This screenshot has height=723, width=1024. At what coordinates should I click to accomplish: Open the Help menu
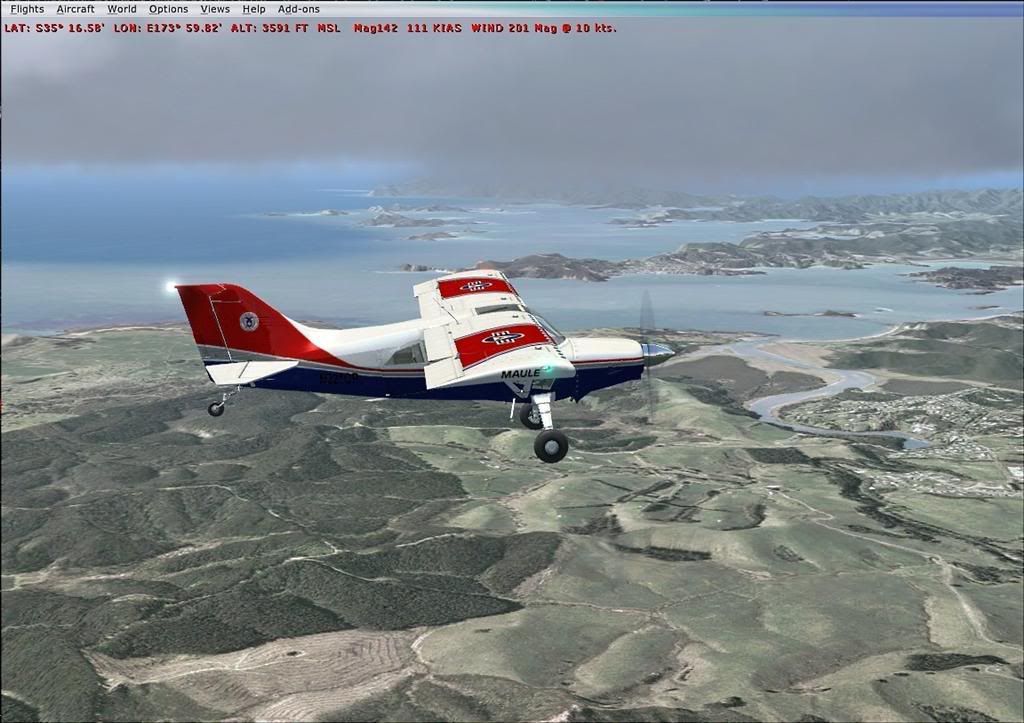254,9
